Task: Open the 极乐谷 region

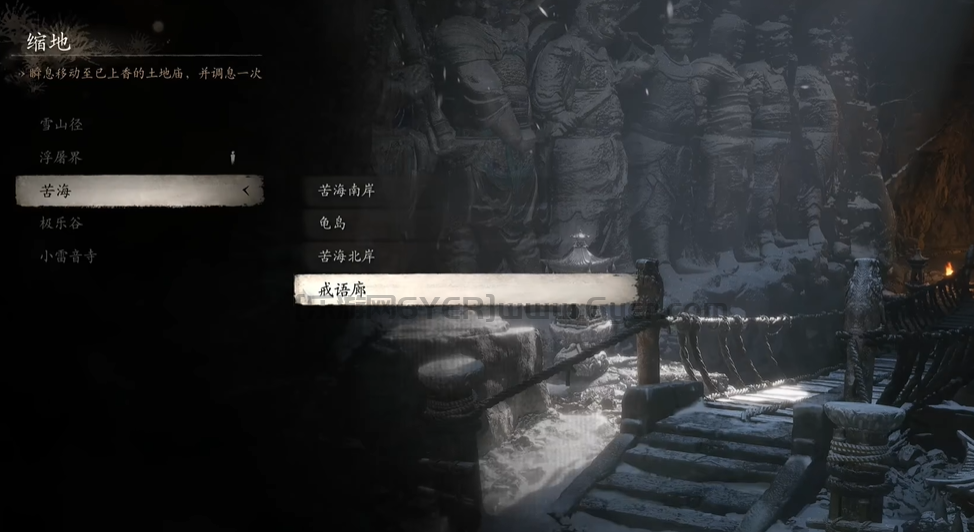Action: (x=62, y=223)
